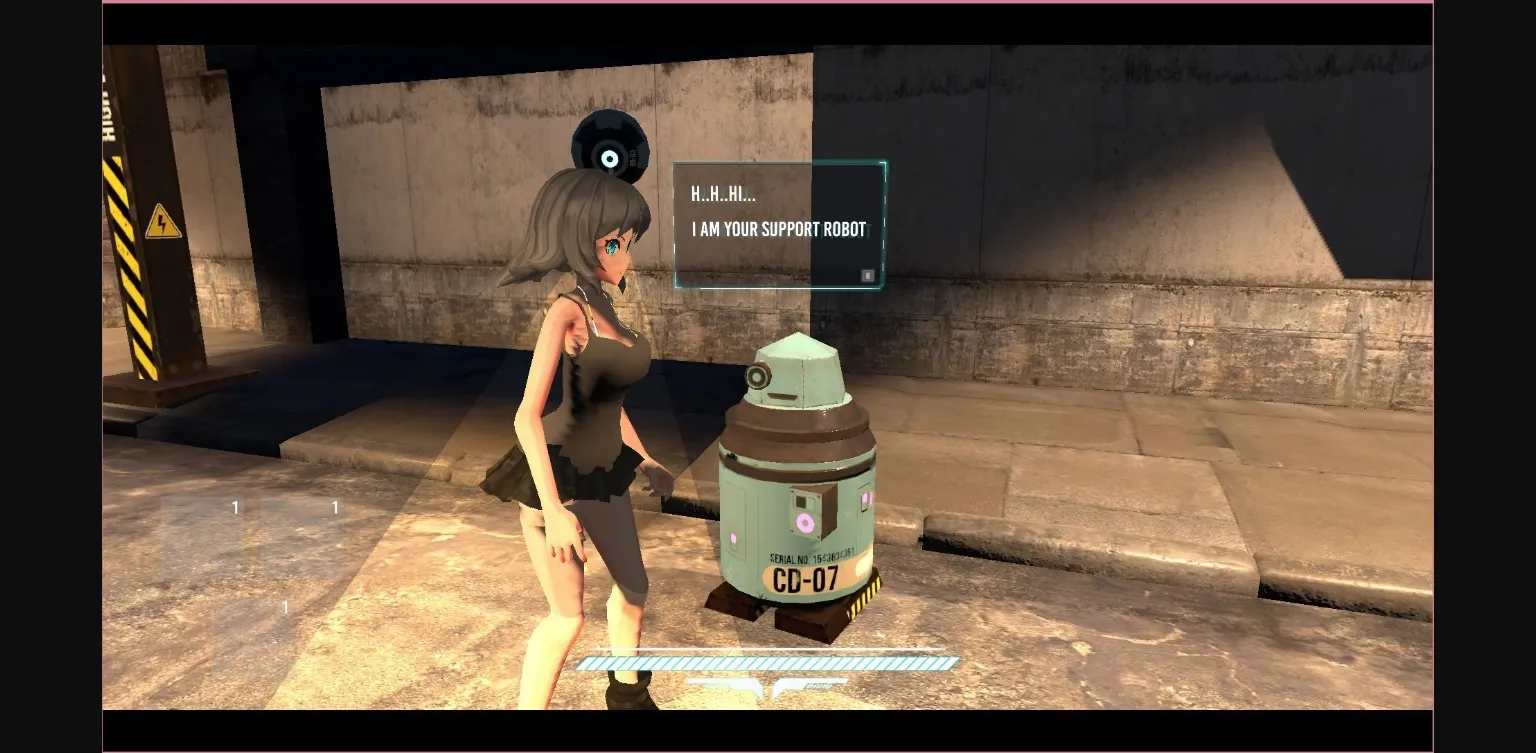Toggle the second inventory slot showing 1
The width and height of the screenshot is (1536, 753).
[334, 508]
